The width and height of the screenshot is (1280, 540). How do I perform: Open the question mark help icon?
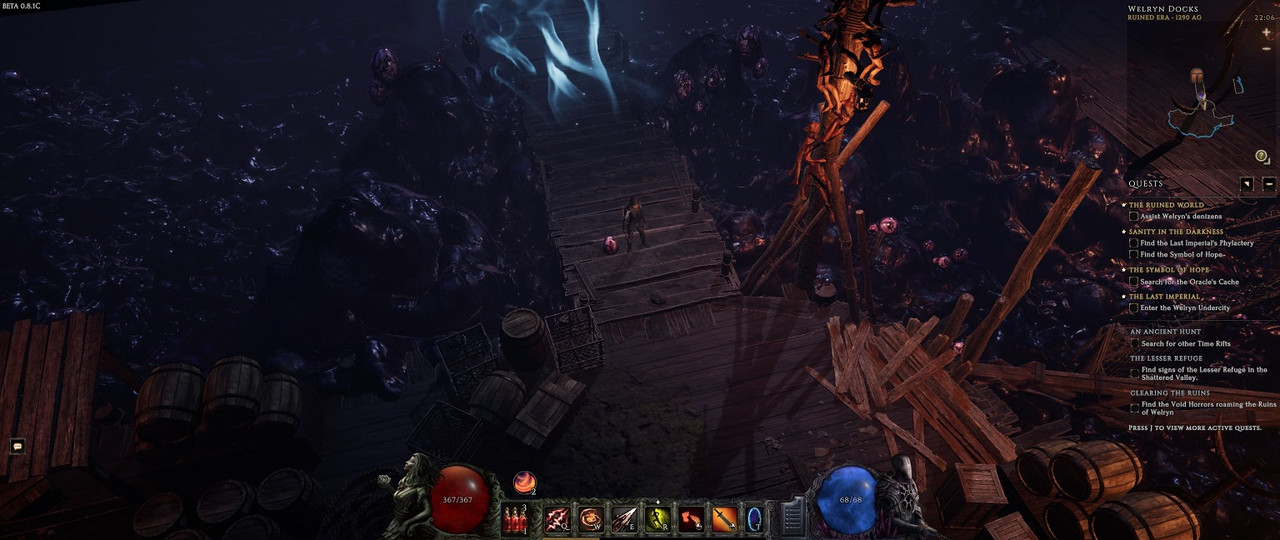point(1261,156)
